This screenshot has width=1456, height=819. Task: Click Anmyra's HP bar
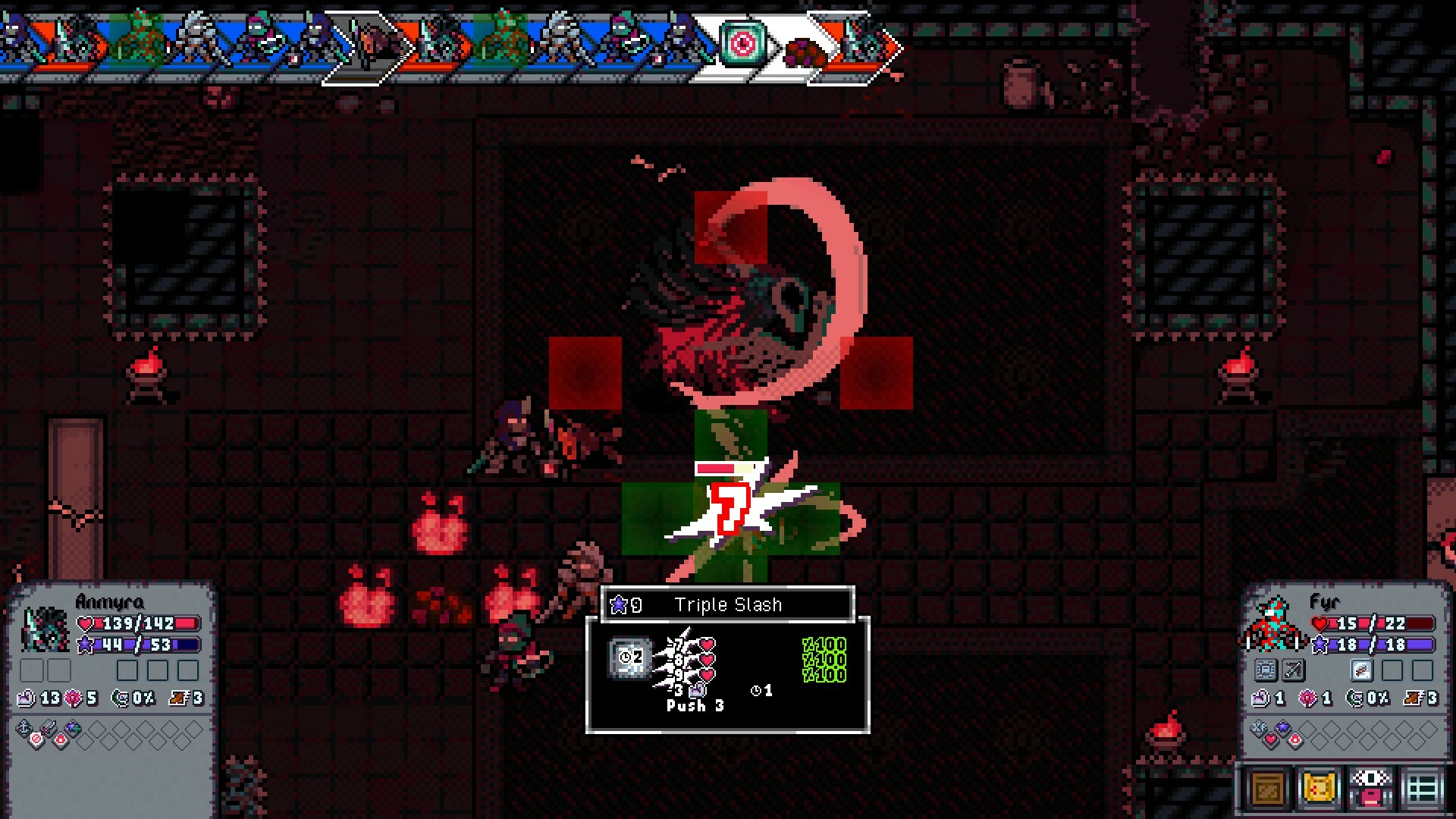[137, 623]
